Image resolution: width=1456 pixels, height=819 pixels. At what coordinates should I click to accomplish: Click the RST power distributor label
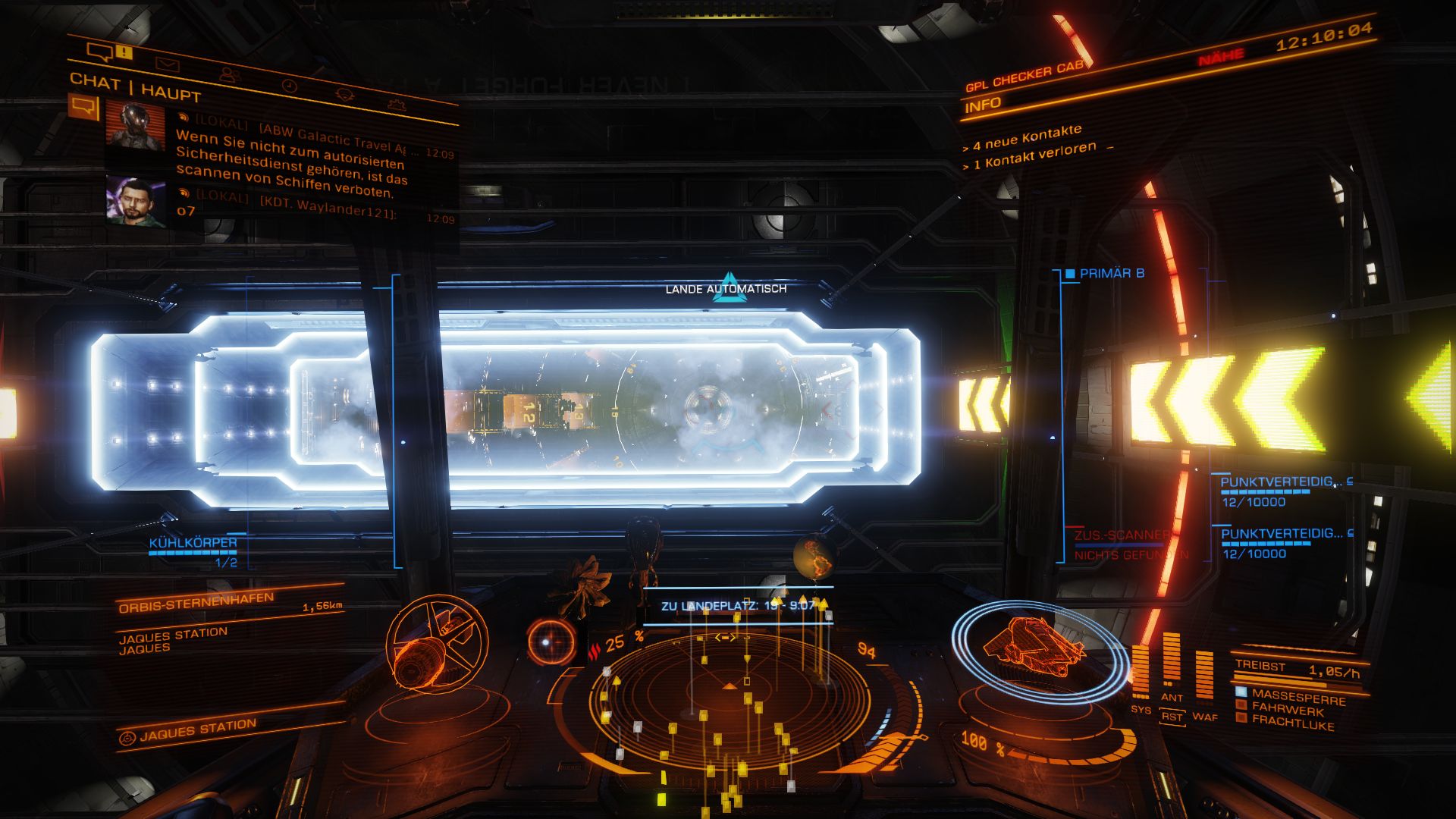[x=1172, y=717]
